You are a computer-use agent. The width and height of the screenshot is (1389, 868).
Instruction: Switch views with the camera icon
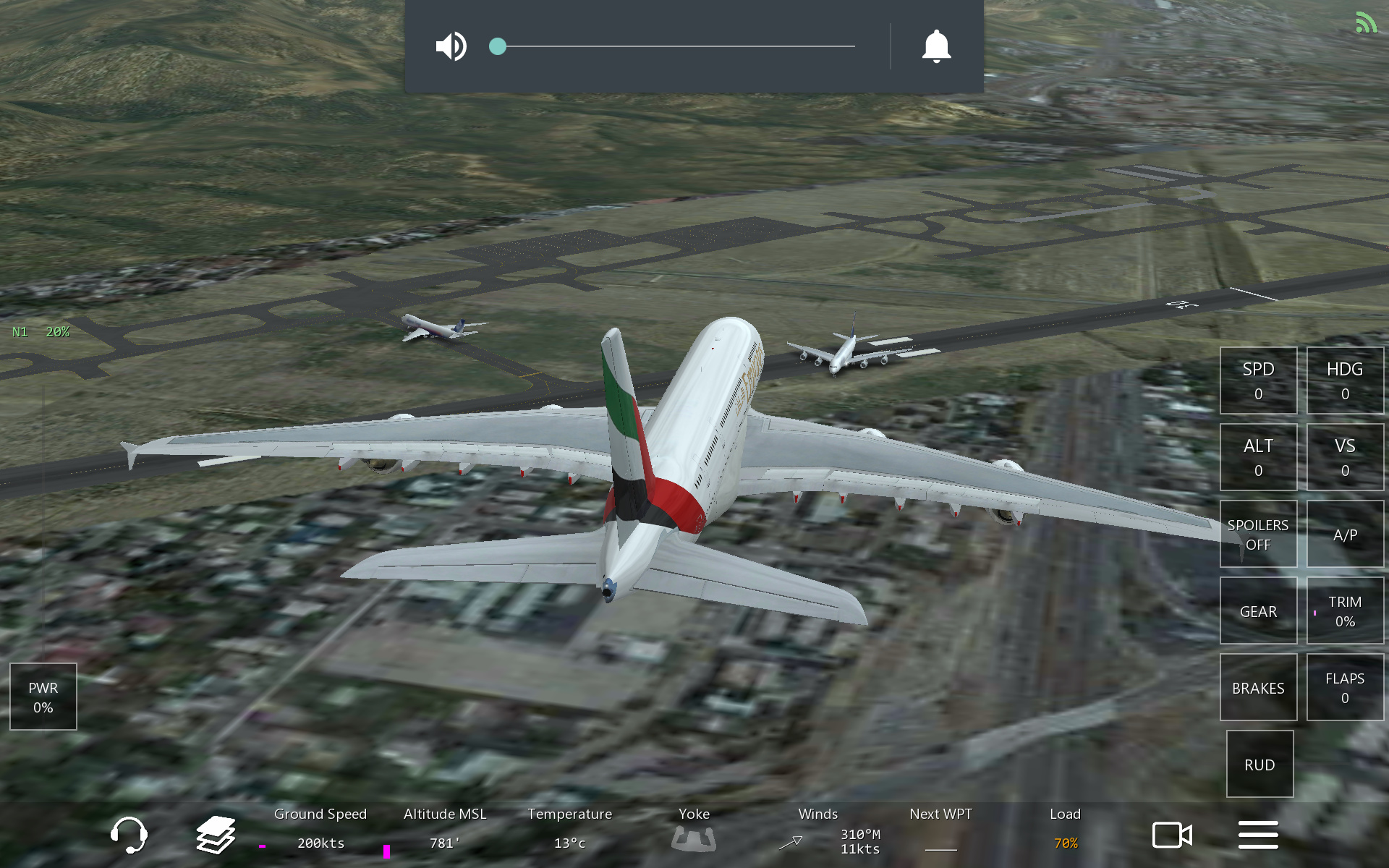(1172, 835)
